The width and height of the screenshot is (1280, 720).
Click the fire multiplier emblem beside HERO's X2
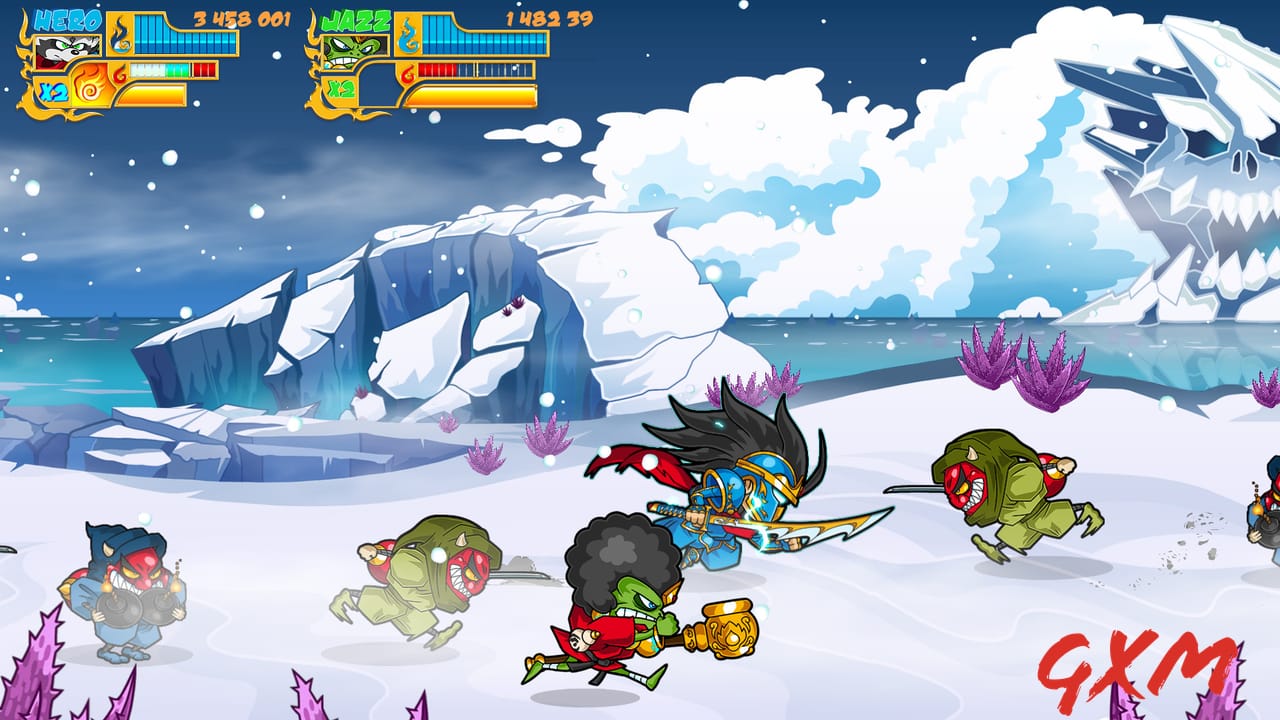(88, 85)
